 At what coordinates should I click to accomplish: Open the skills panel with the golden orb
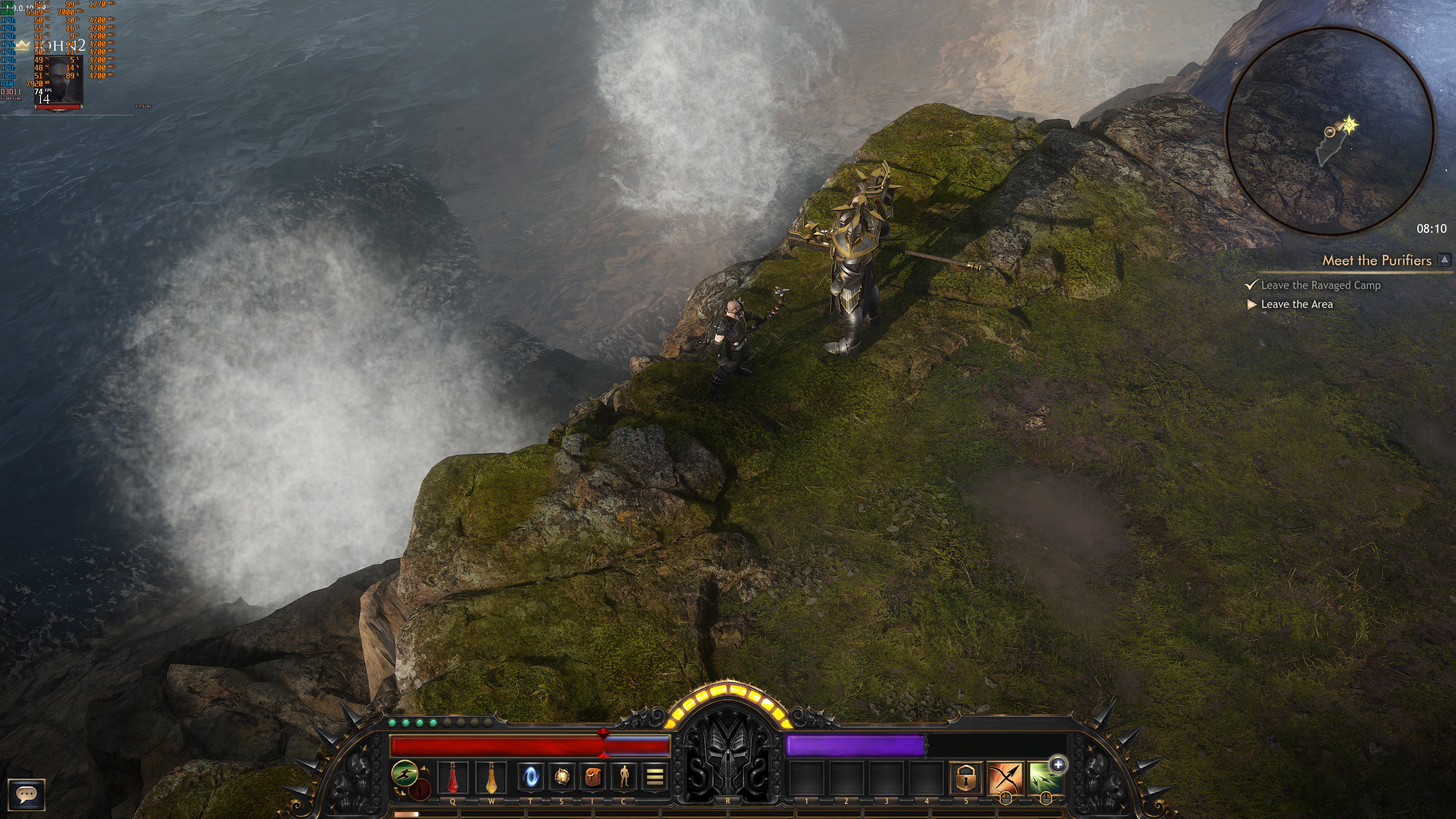click(x=561, y=778)
